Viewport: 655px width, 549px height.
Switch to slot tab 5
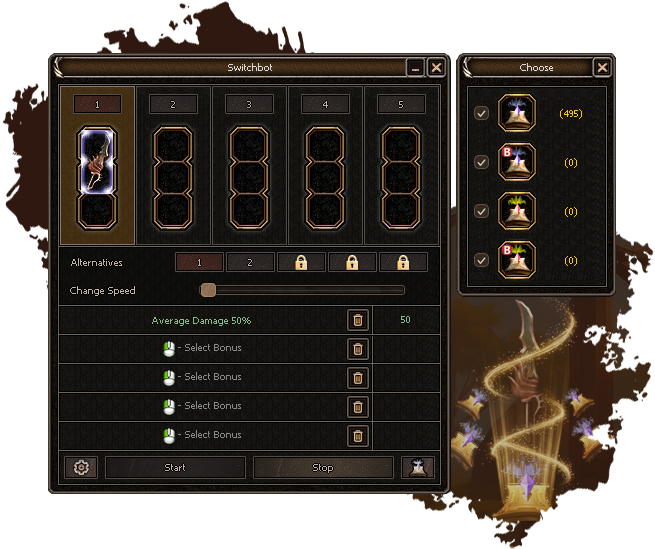coord(402,104)
